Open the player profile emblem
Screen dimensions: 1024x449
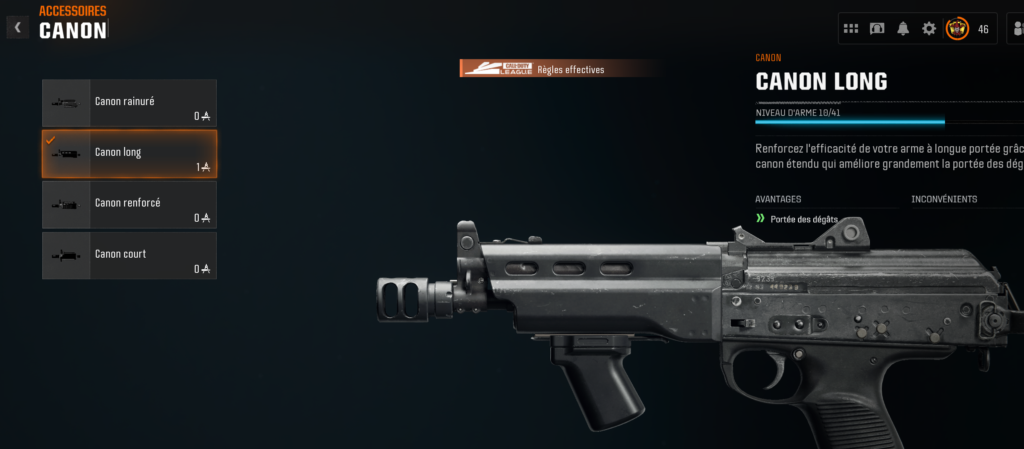(957, 29)
